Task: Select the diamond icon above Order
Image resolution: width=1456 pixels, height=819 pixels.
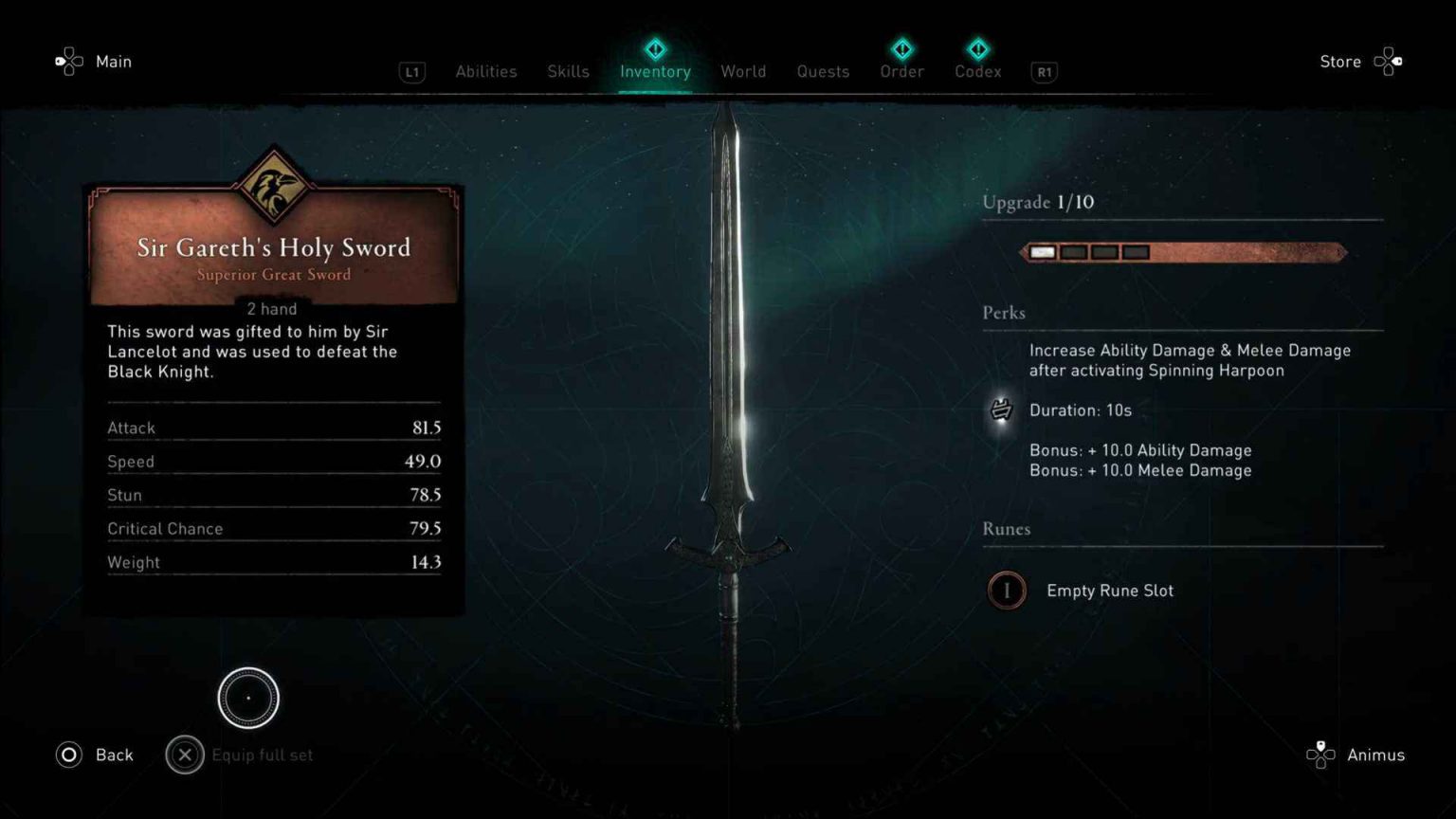Action: point(901,49)
